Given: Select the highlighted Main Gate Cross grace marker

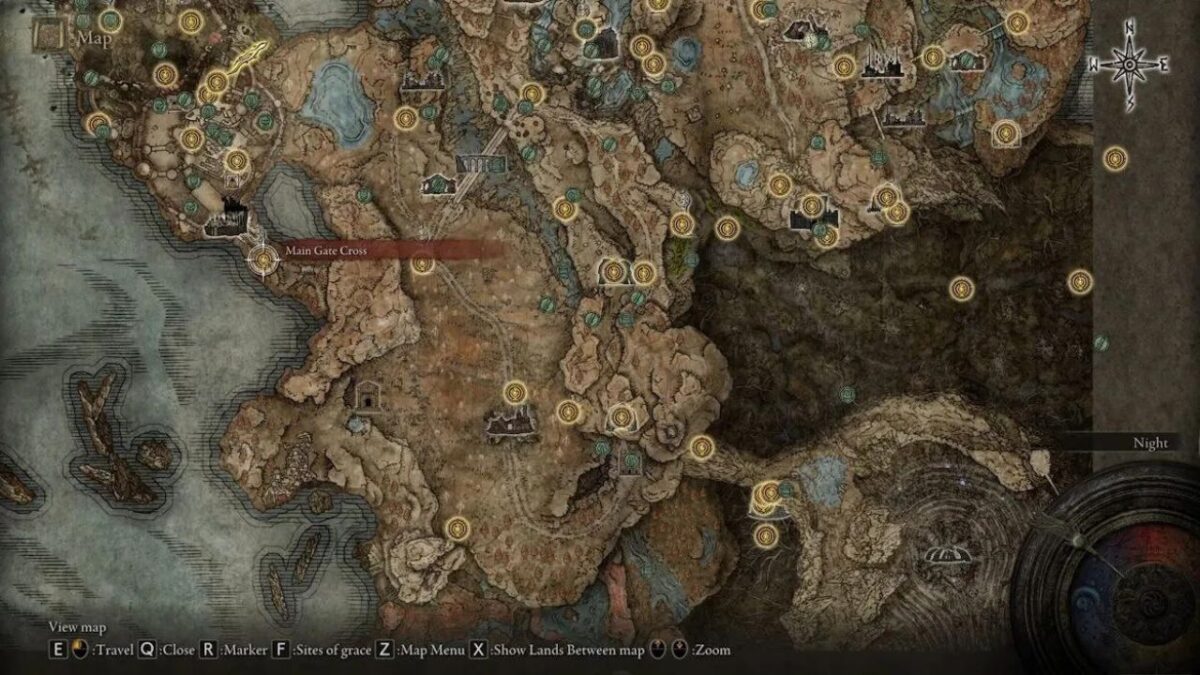Looking at the screenshot, I should point(263,260).
